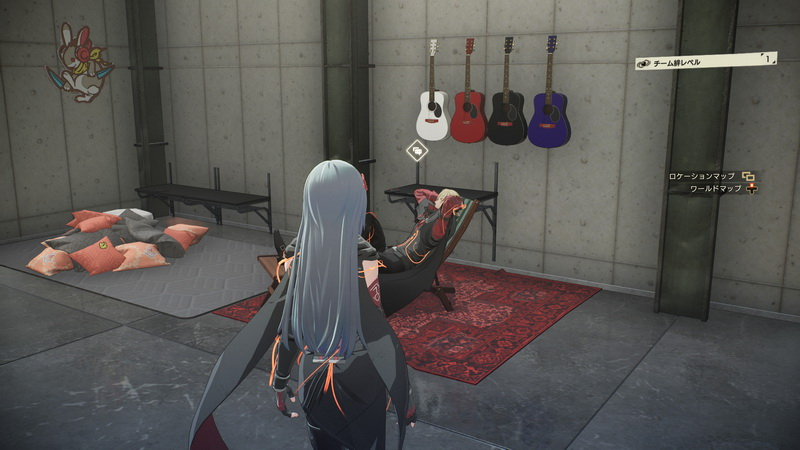Open the ロケーションマップ location map

pyautogui.click(x=710, y=176)
